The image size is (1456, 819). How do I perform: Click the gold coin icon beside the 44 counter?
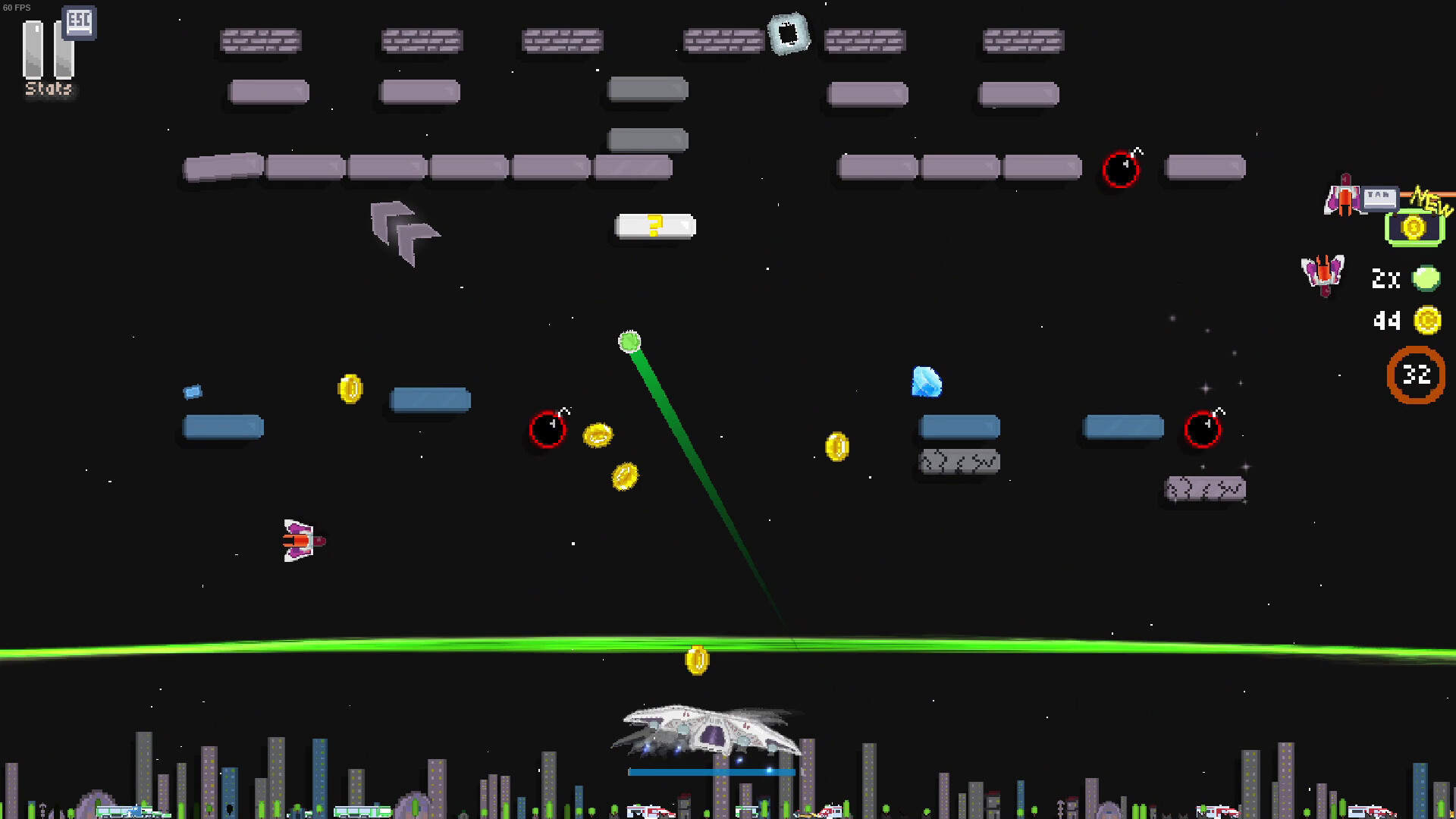(1429, 321)
